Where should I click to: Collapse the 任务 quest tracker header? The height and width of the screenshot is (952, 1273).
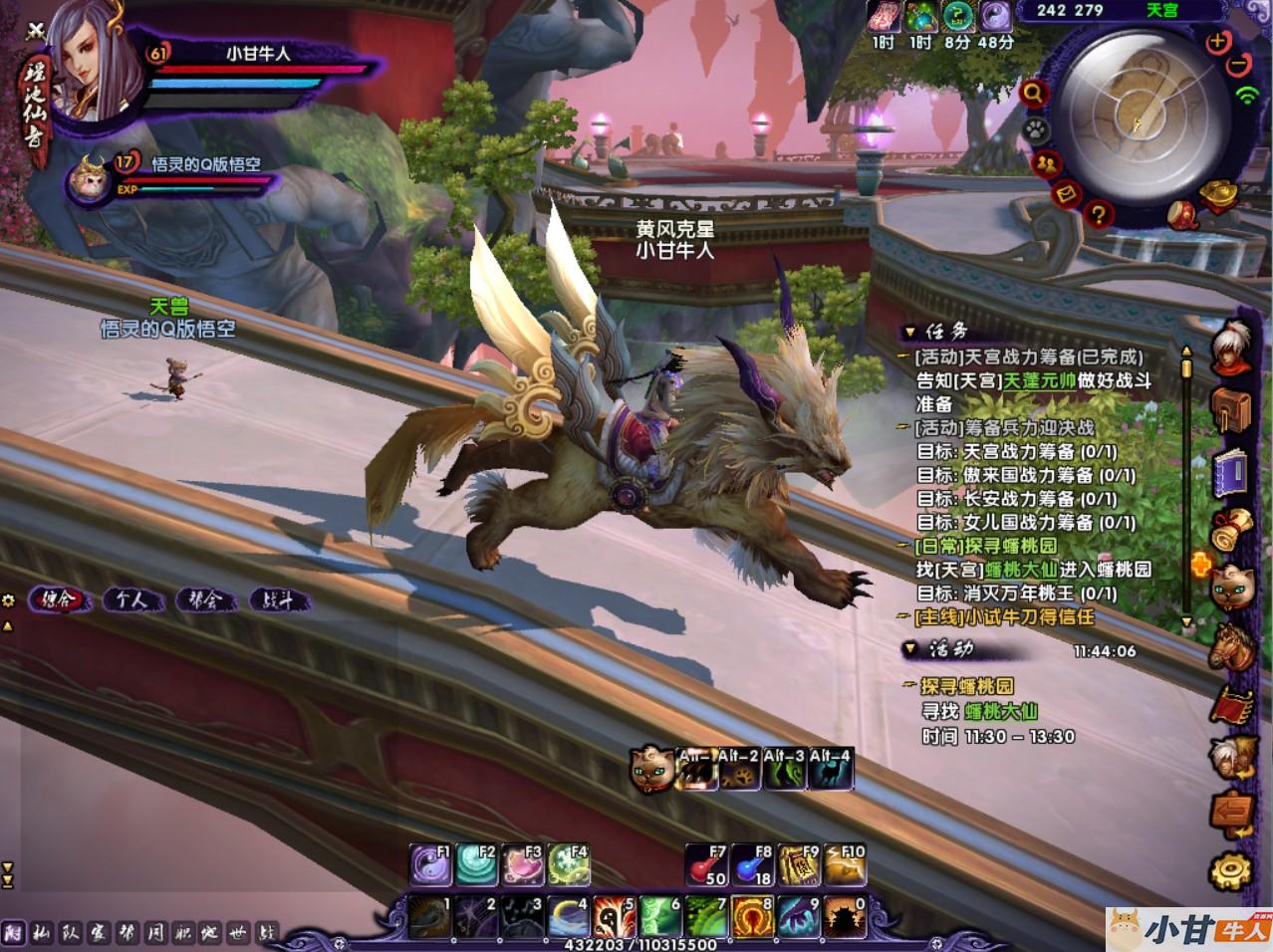(908, 332)
